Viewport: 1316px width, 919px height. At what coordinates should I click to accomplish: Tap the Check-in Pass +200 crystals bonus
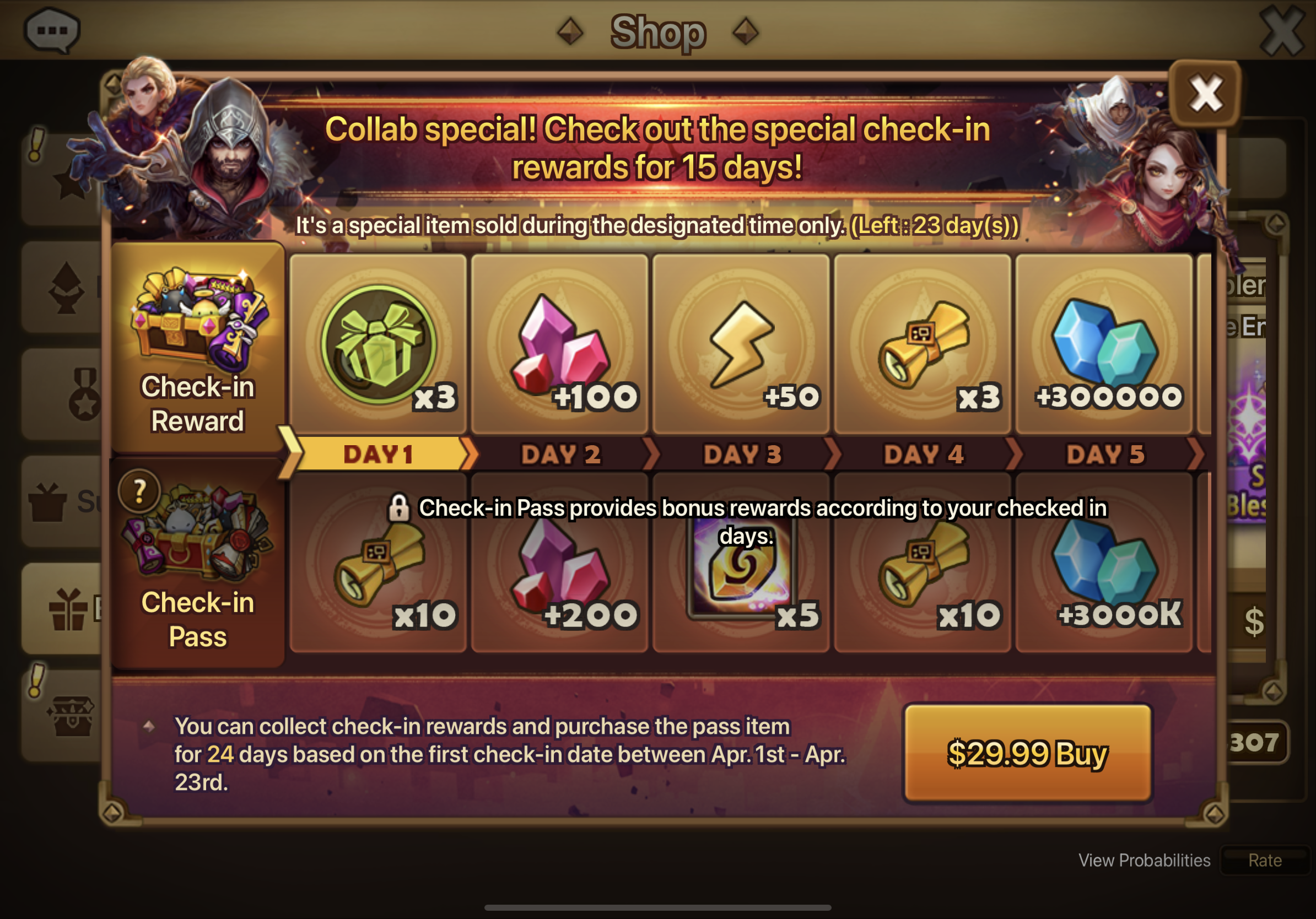(560, 573)
